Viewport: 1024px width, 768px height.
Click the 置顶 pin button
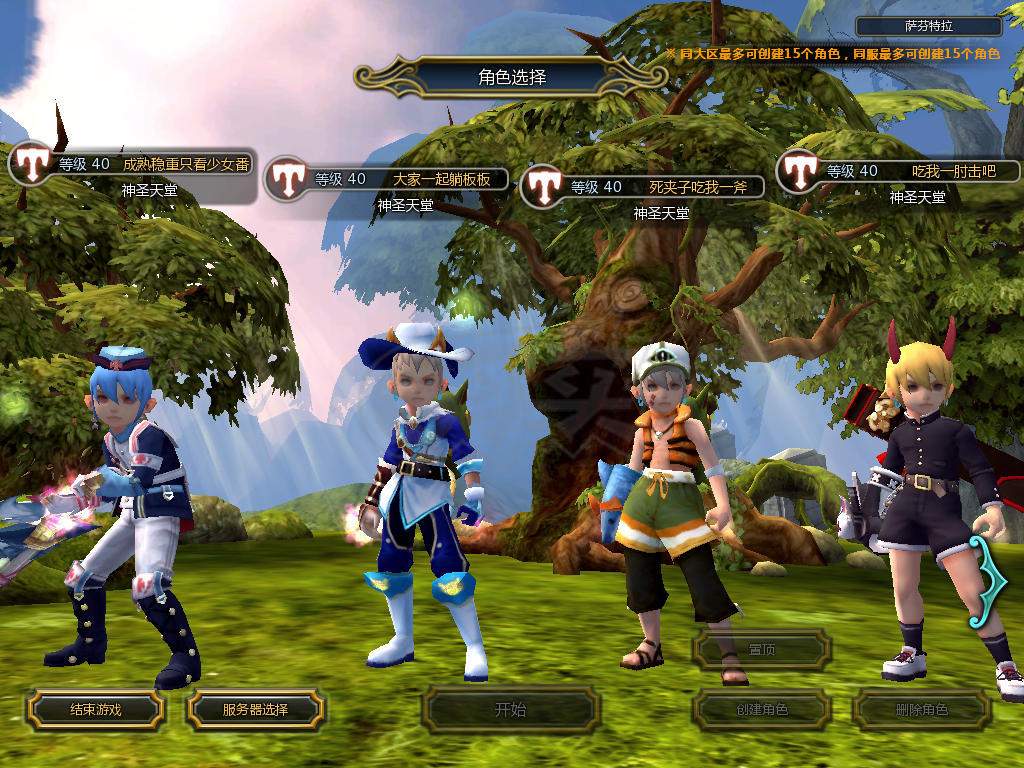point(762,650)
